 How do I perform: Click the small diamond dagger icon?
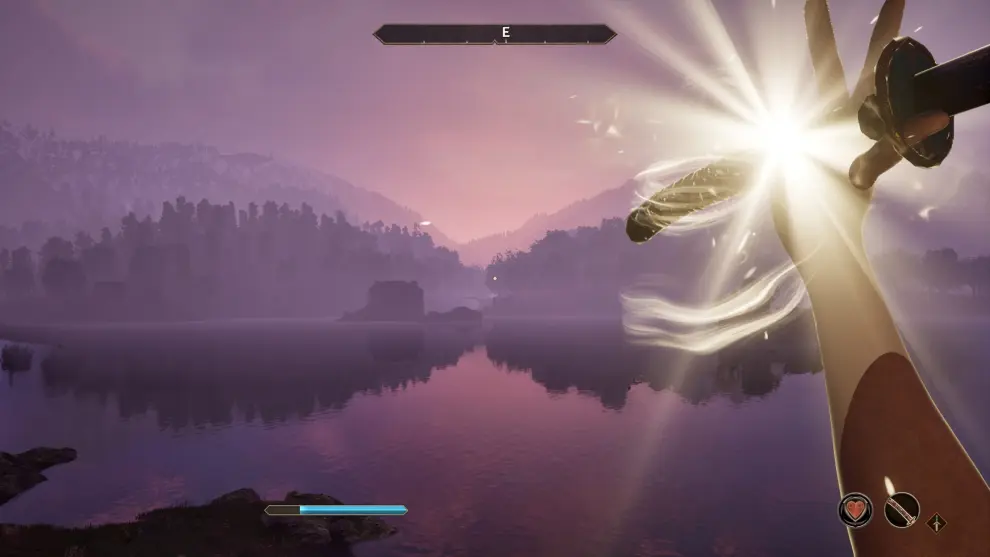(937, 521)
